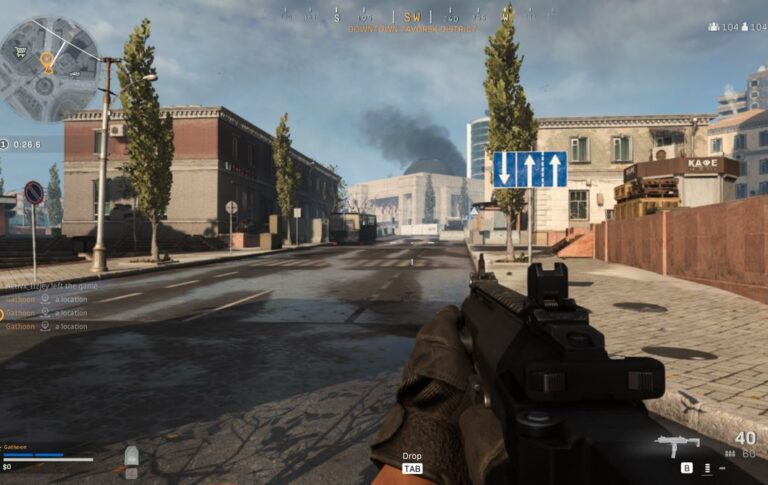Click the shopping cart marker on minimap
This screenshot has width=768, height=485.
[x=20, y=54]
